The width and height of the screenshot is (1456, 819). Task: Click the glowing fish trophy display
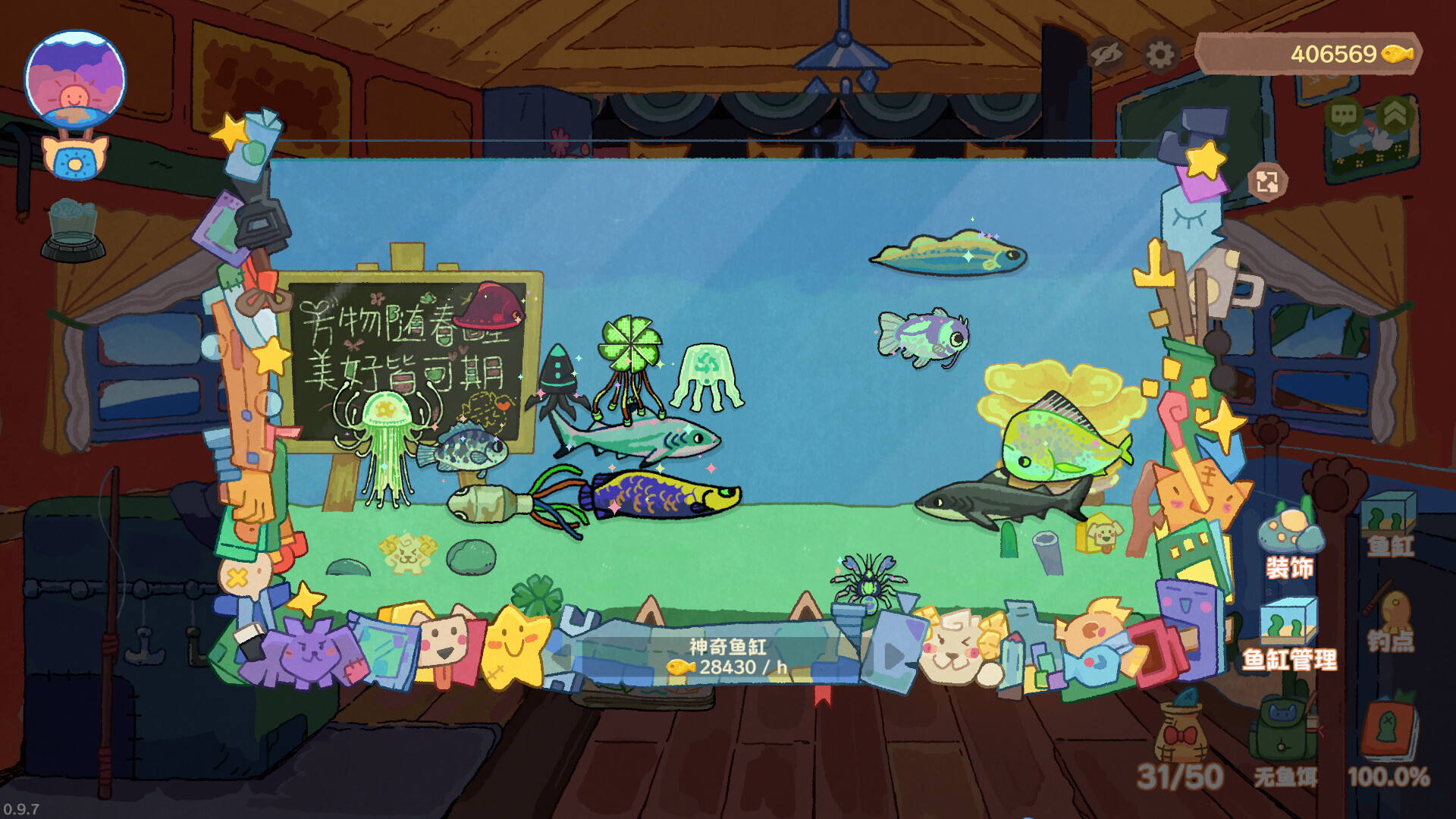point(72,220)
